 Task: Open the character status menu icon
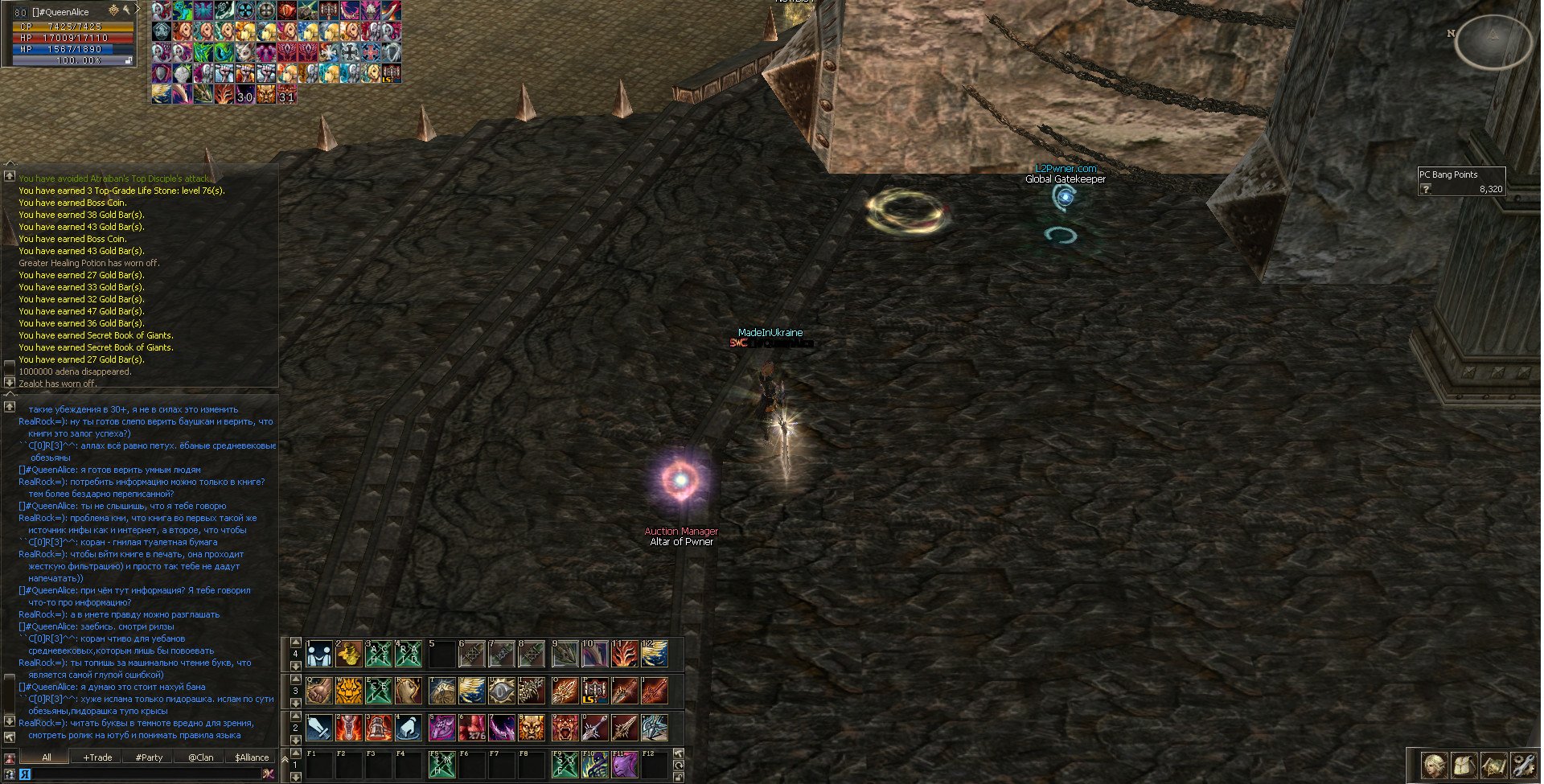pos(1434,765)
